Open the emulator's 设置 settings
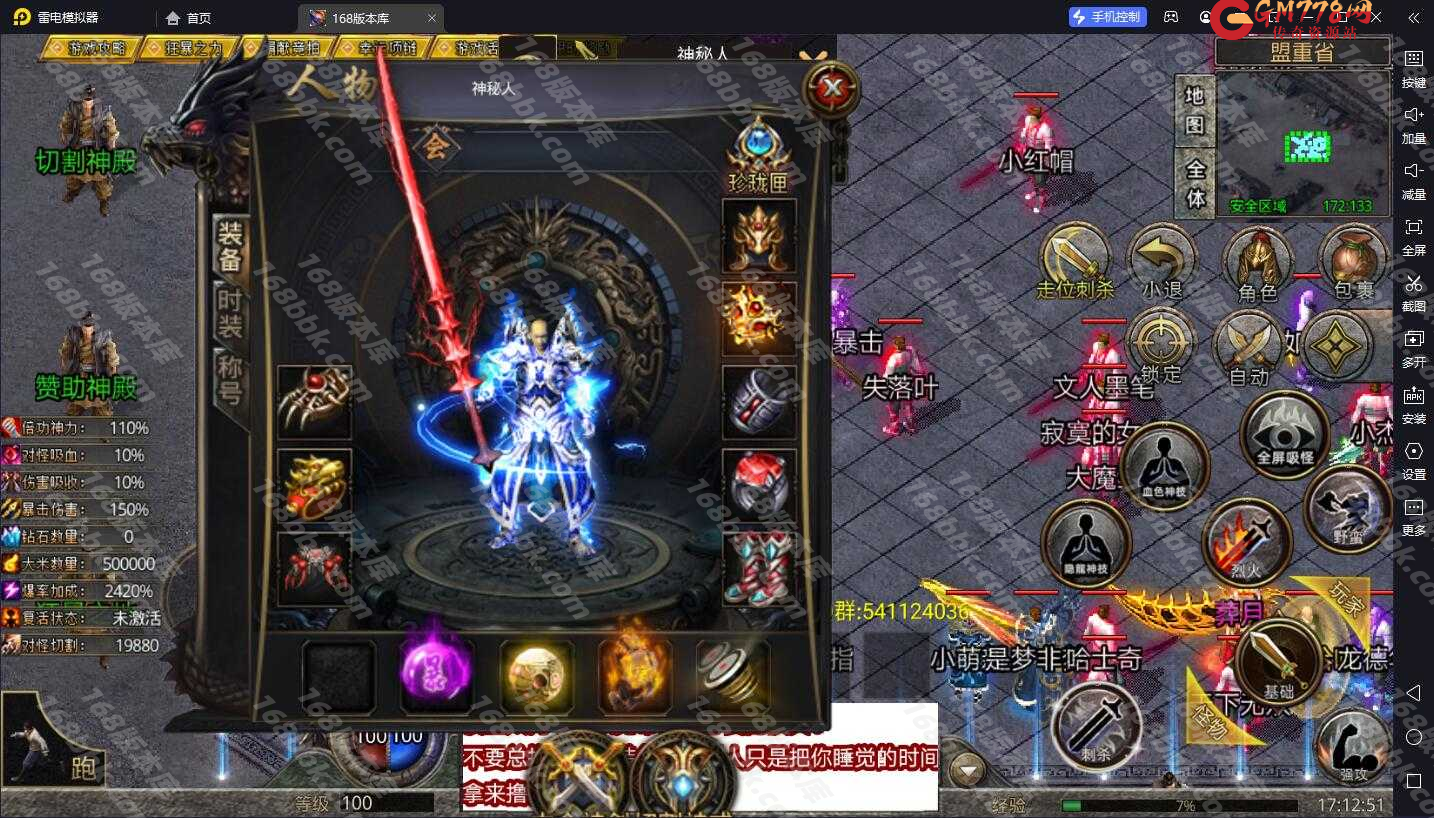The height and width of the screenshot is (818, 1434). pyautogui.click(x=1414, y=458)
